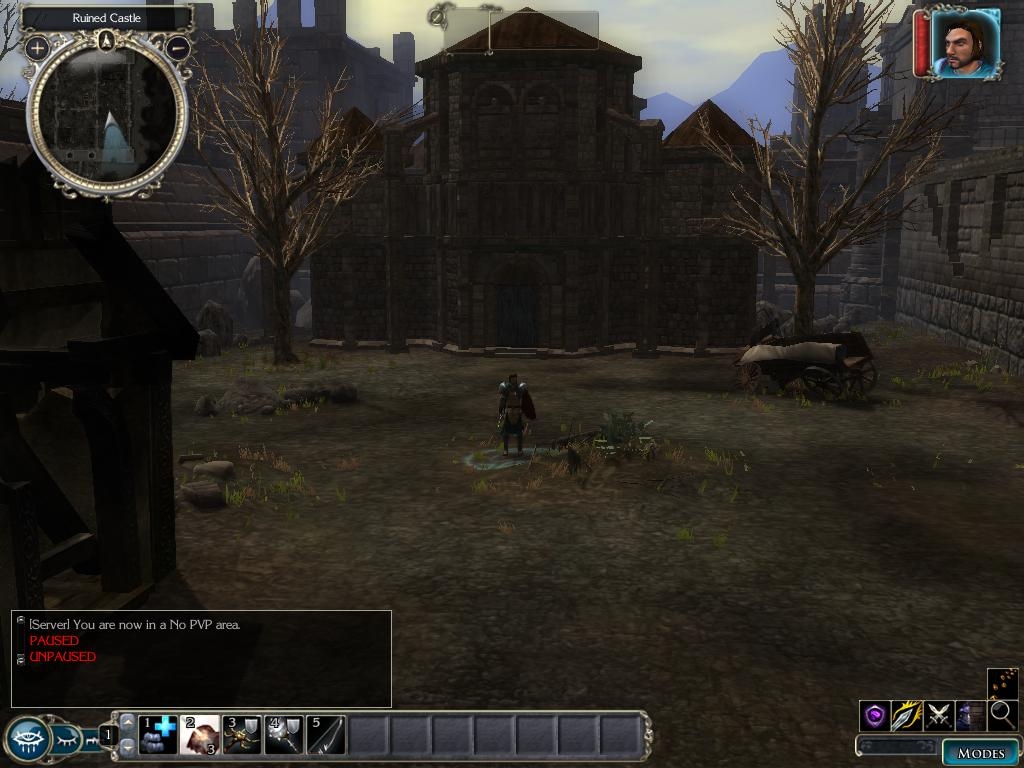Viewport: 1024px width, 768px height.
Task: Select the blade in hotbar slot 5
Action: click(325, 735)
